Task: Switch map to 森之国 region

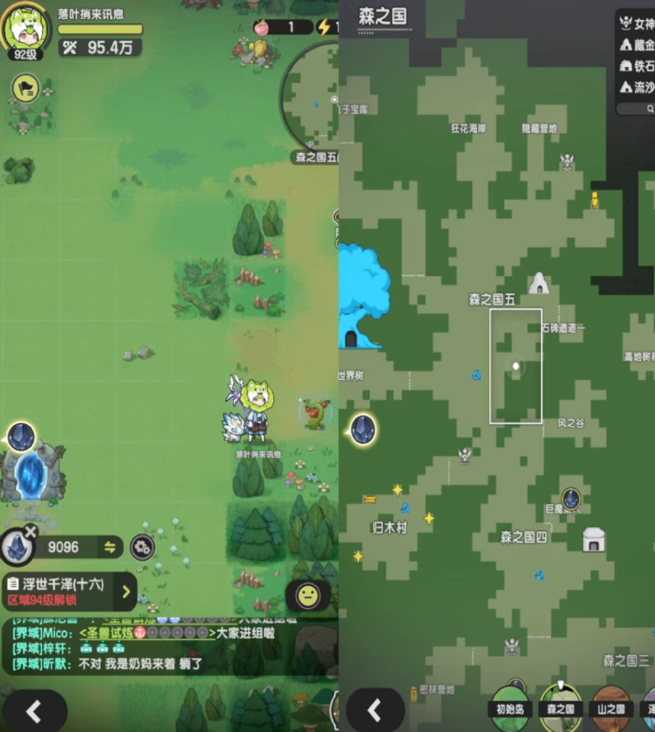Action: (560, 704)
